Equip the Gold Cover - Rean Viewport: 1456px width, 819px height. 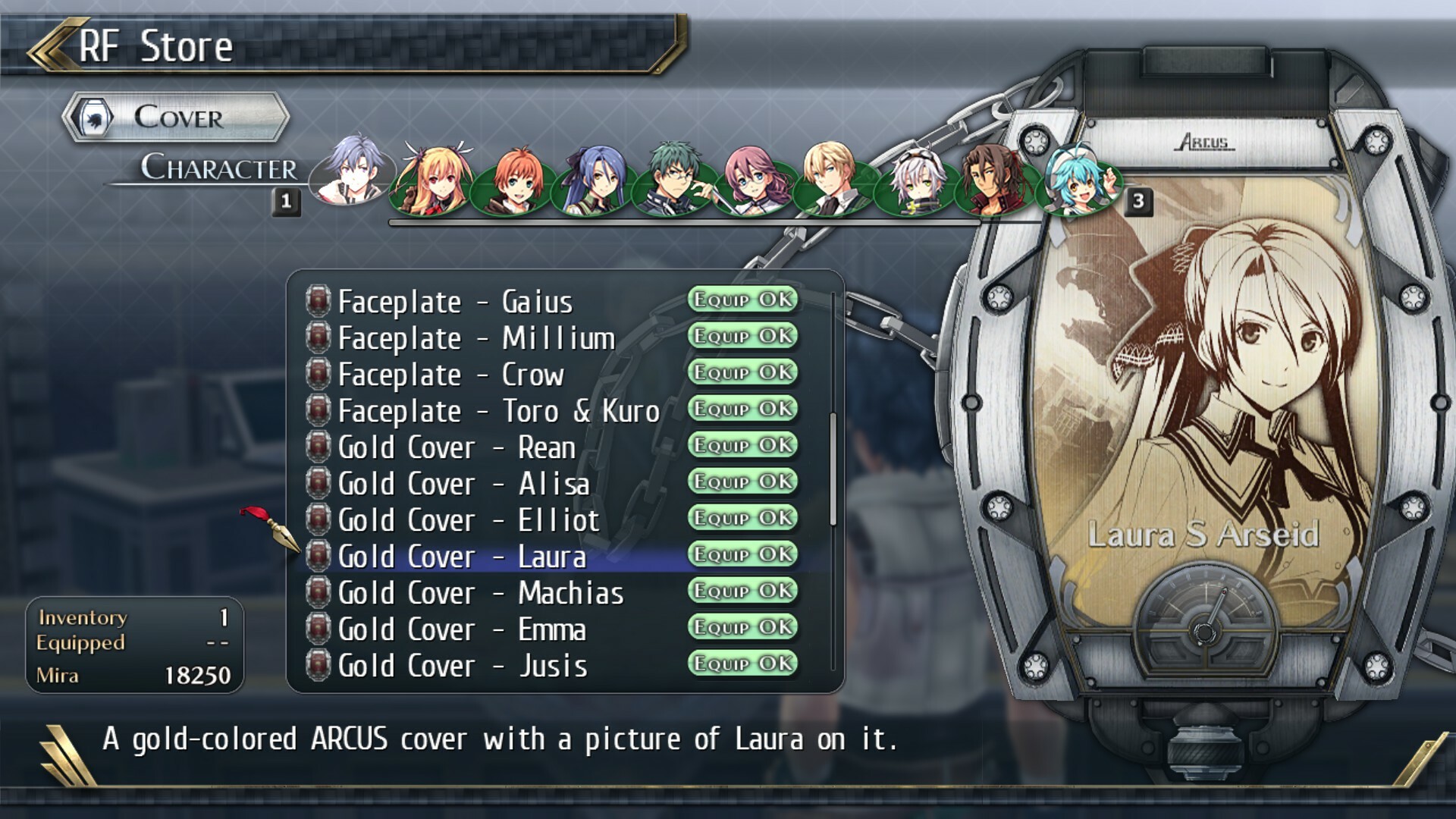point(742,446)
